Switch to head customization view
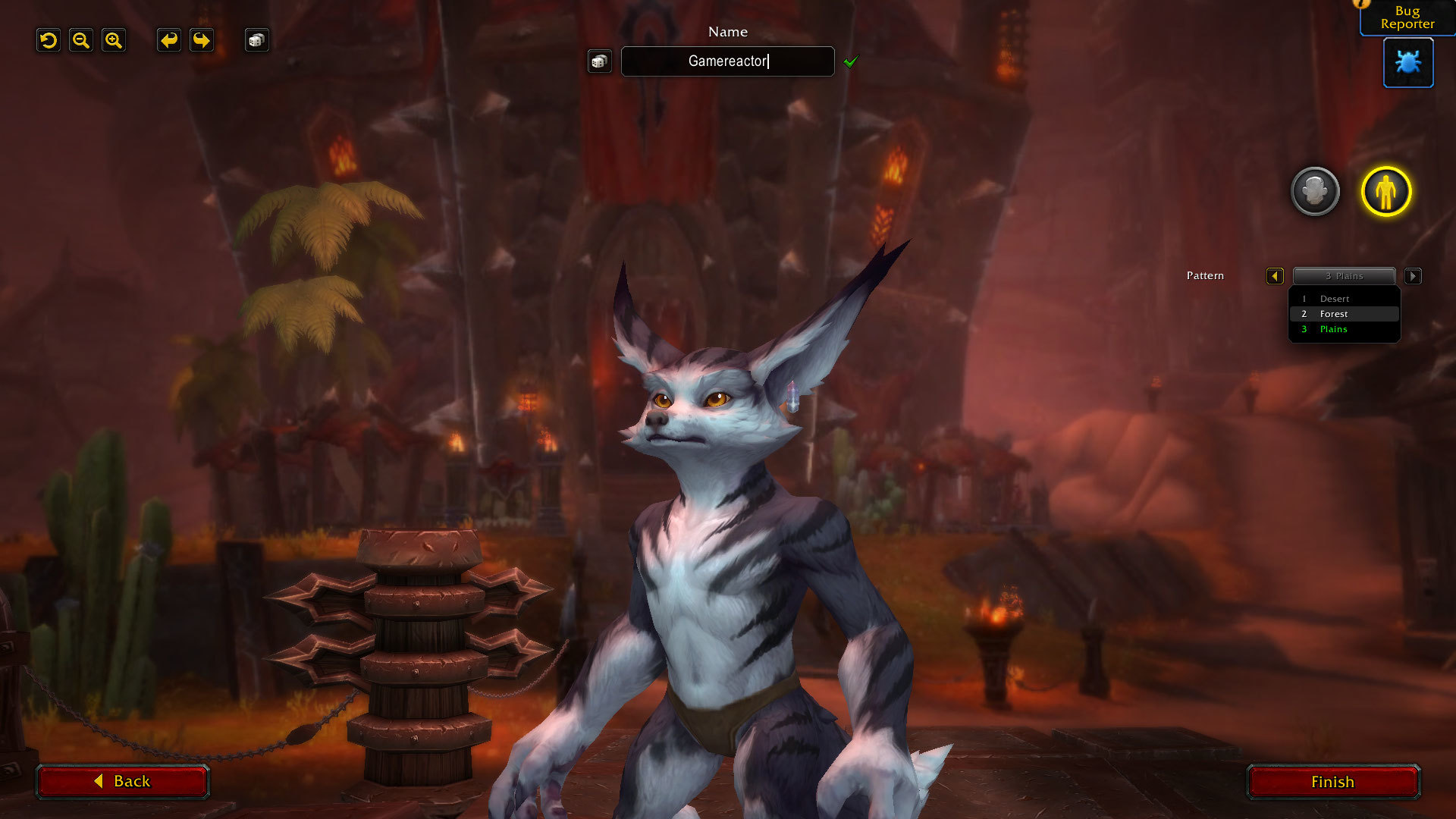Screen dimensions: 1456x819 [x=1316, y=192]
